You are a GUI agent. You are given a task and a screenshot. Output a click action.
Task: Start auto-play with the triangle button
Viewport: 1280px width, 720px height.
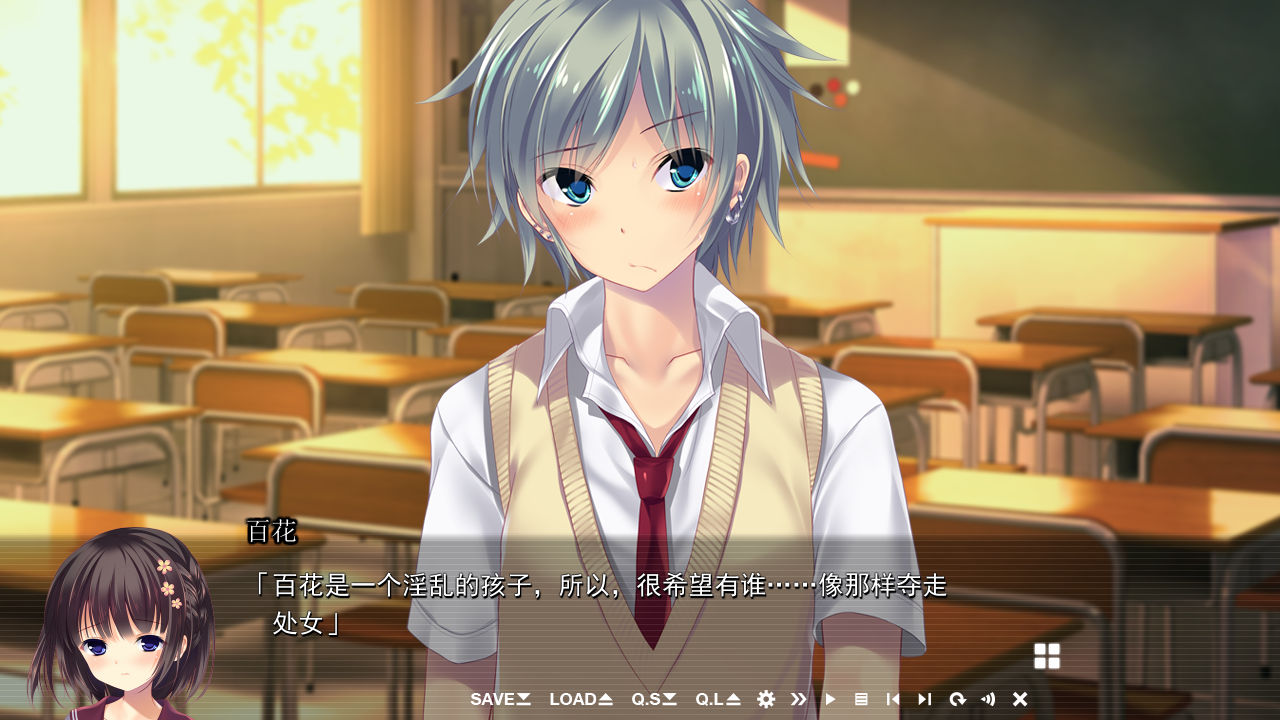click(x=830, y=699)
